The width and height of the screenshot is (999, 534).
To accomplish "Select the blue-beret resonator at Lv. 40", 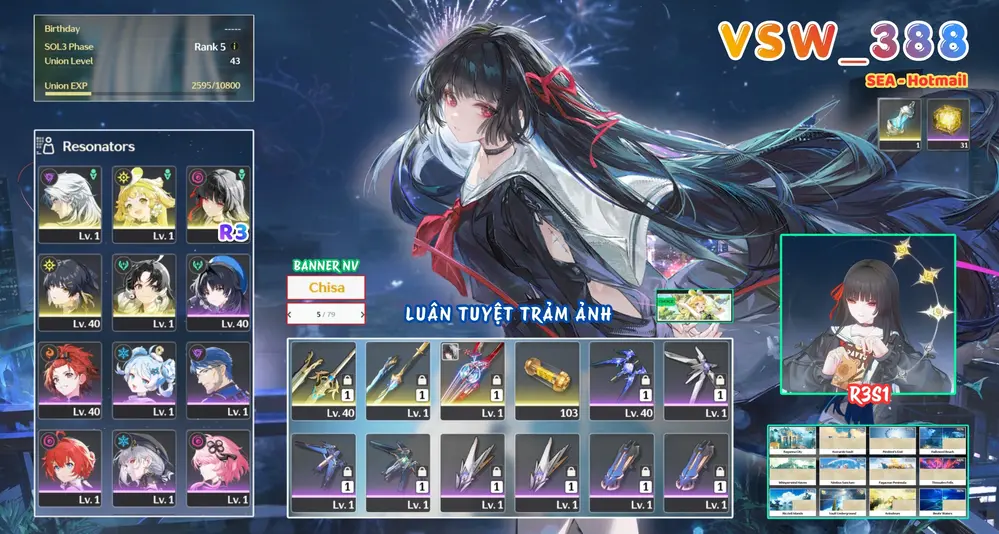I will [217, 291].
